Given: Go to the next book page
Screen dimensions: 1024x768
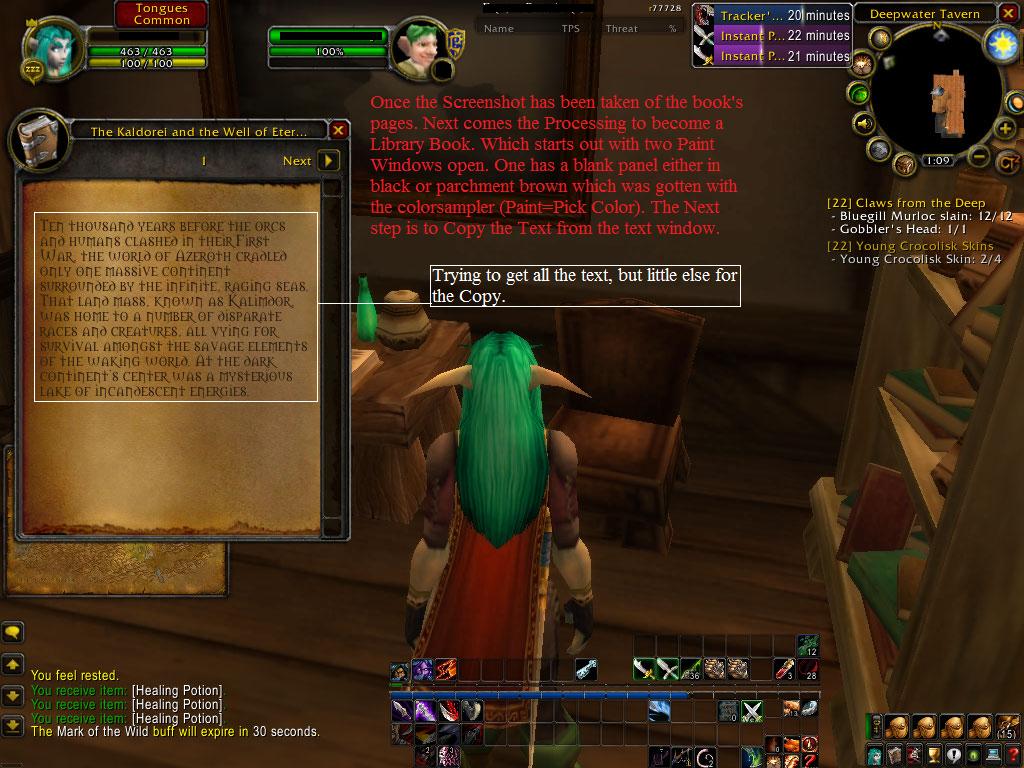Looking at the screenshot, I should pos(328,160).
